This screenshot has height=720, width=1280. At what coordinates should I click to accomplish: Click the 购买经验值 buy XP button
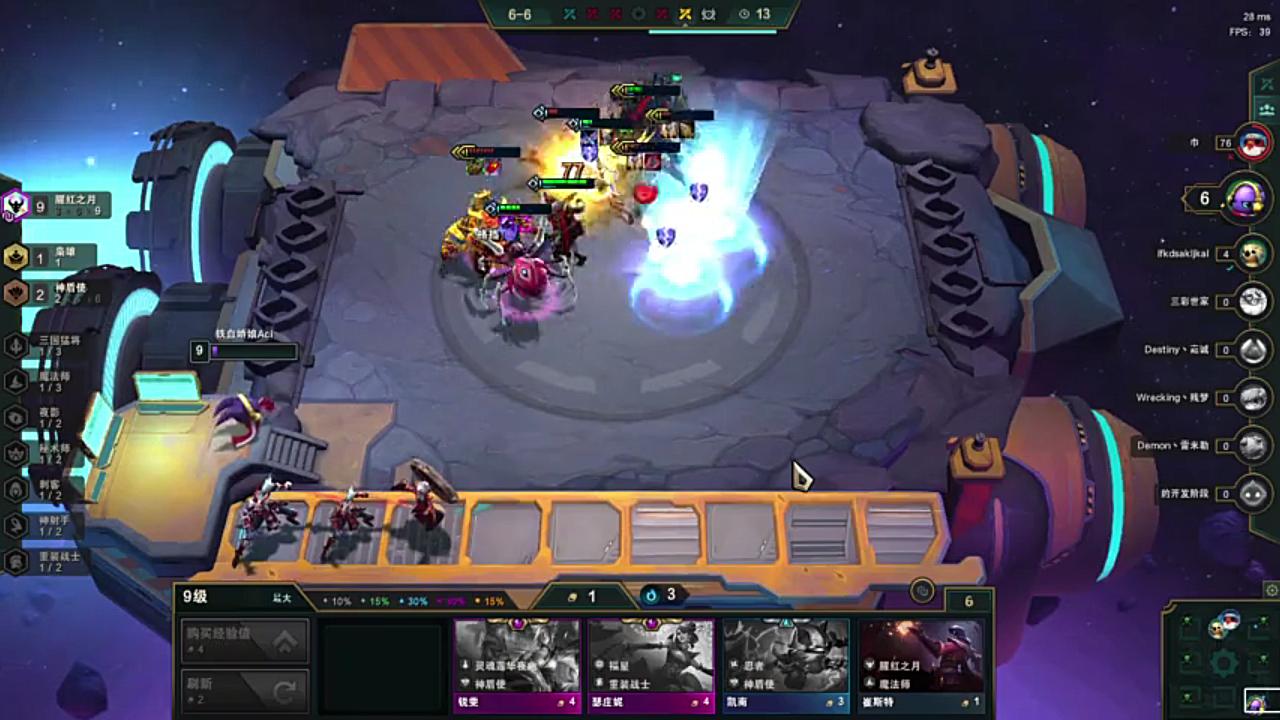pos(245,641)
